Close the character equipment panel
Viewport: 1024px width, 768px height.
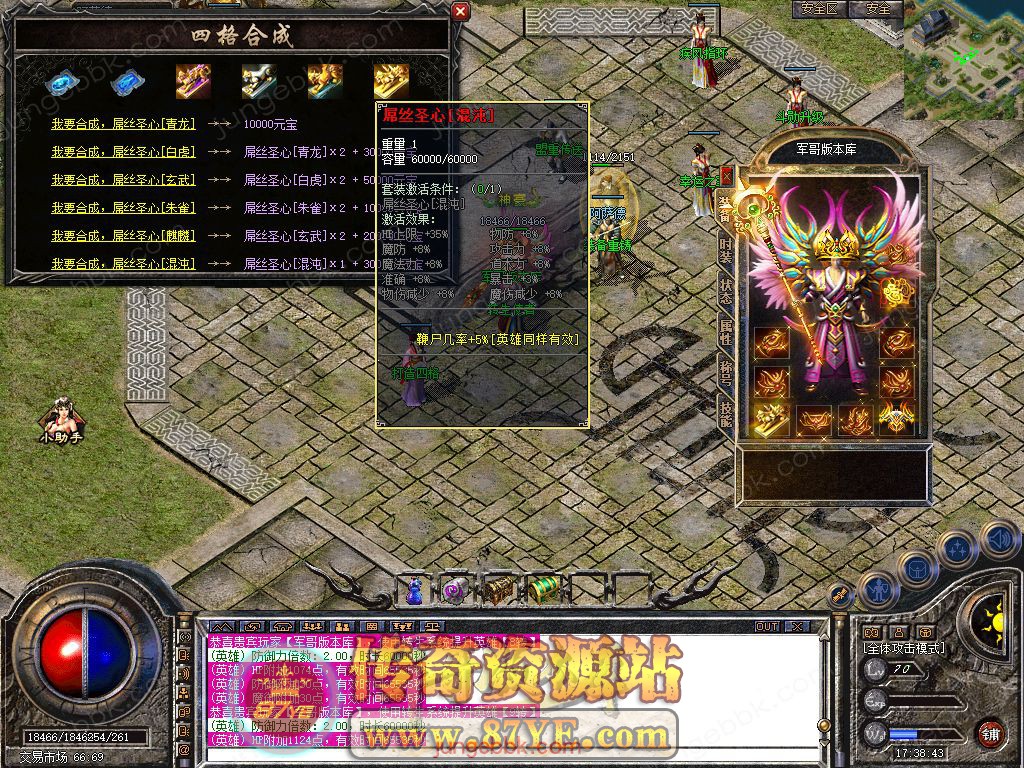tap(727, 175)
